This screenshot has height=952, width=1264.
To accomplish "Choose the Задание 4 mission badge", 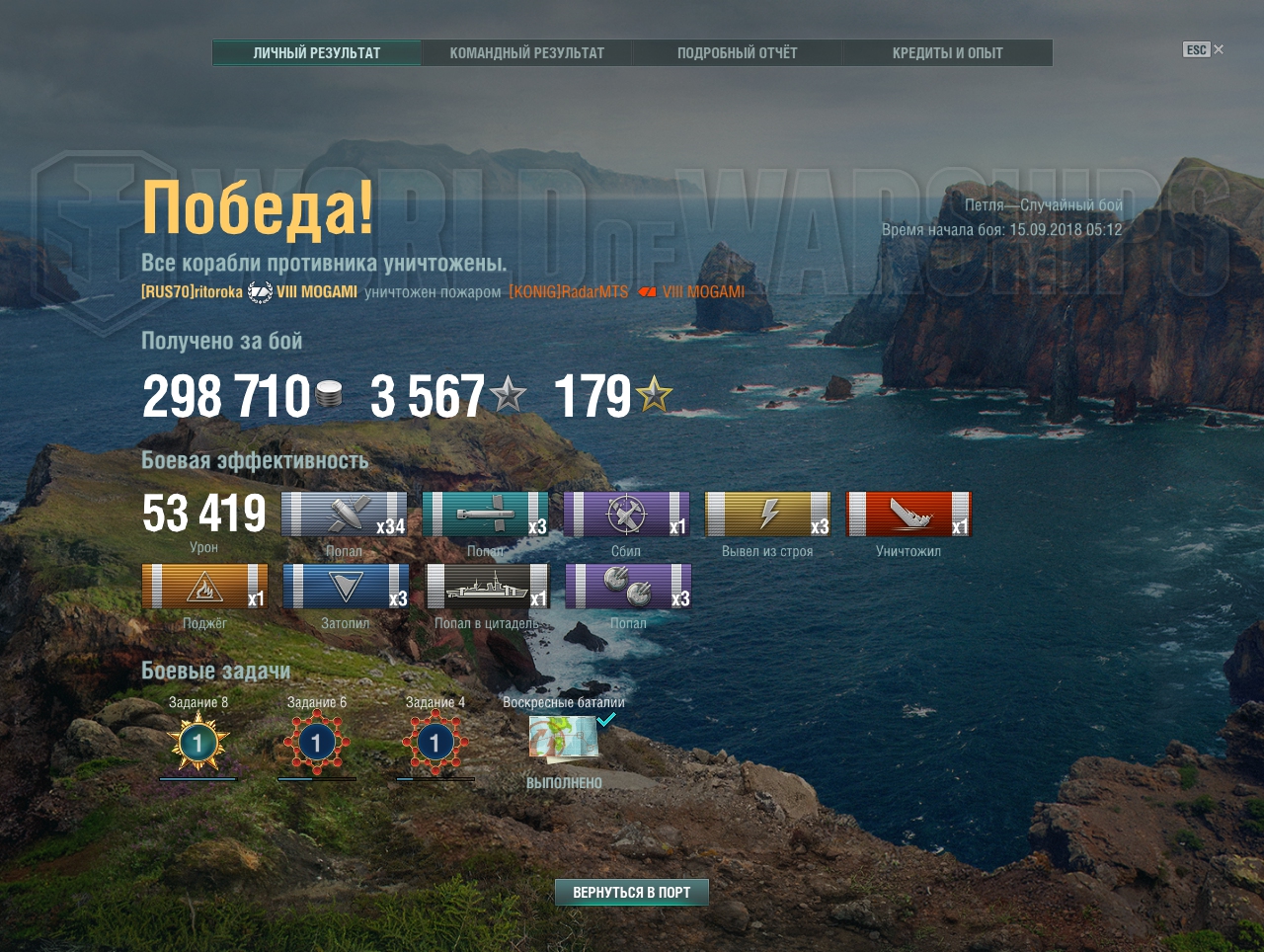I will point(435,743).
